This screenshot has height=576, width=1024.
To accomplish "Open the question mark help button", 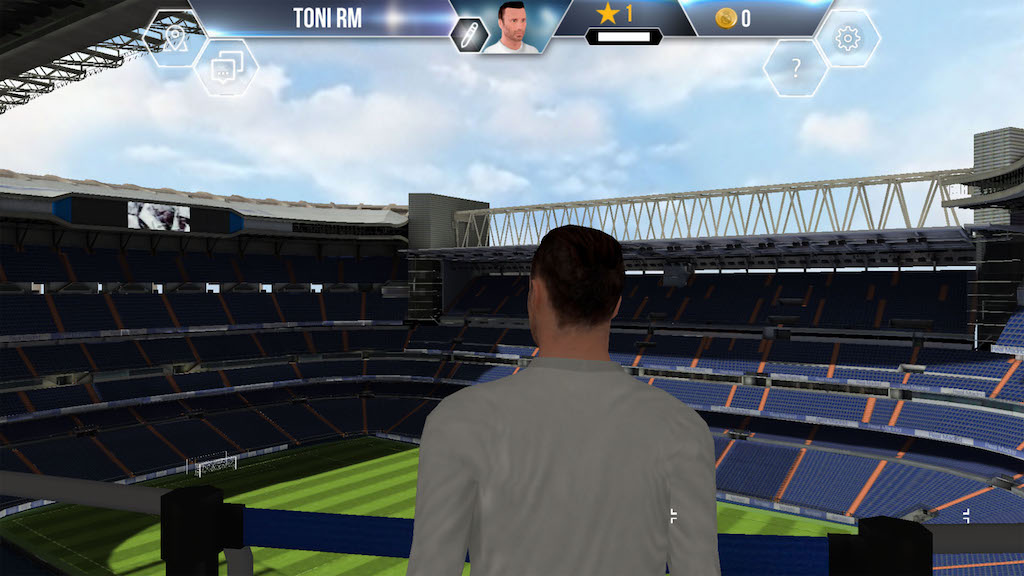I will (x=796, y=69).
